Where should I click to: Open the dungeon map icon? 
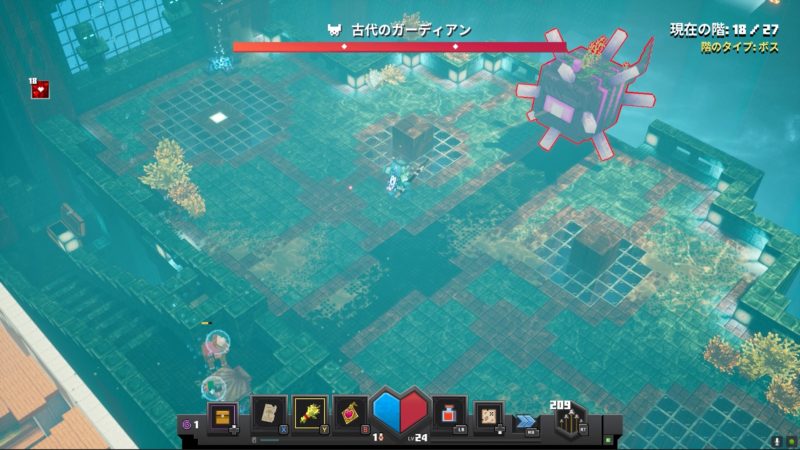coord(489,413)
